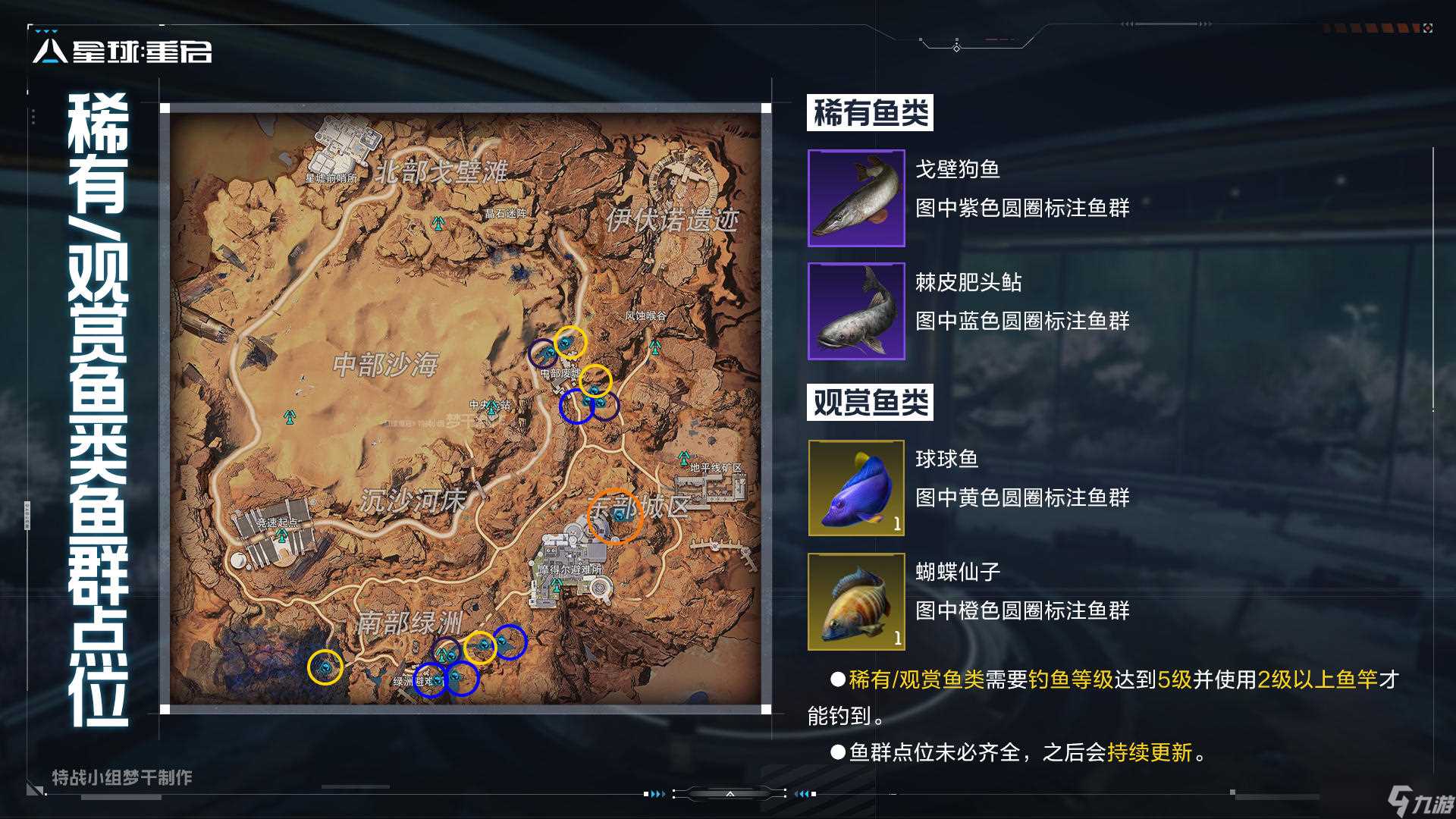Expand the 观赏鱼类 section header
Screen dimensions: 1456x819
point(870,403)
